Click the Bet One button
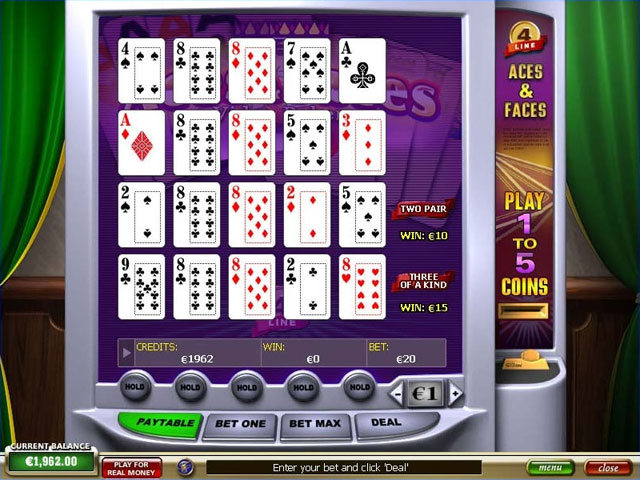The image size is (640, 480). pyautogui.click(x=241, y=423)
